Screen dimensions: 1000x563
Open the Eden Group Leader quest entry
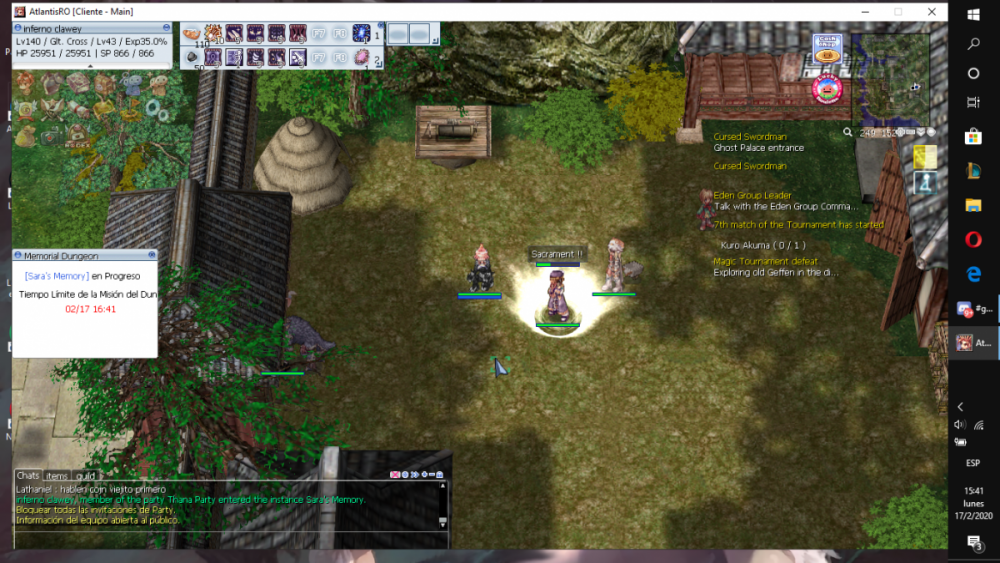(752, 195)
